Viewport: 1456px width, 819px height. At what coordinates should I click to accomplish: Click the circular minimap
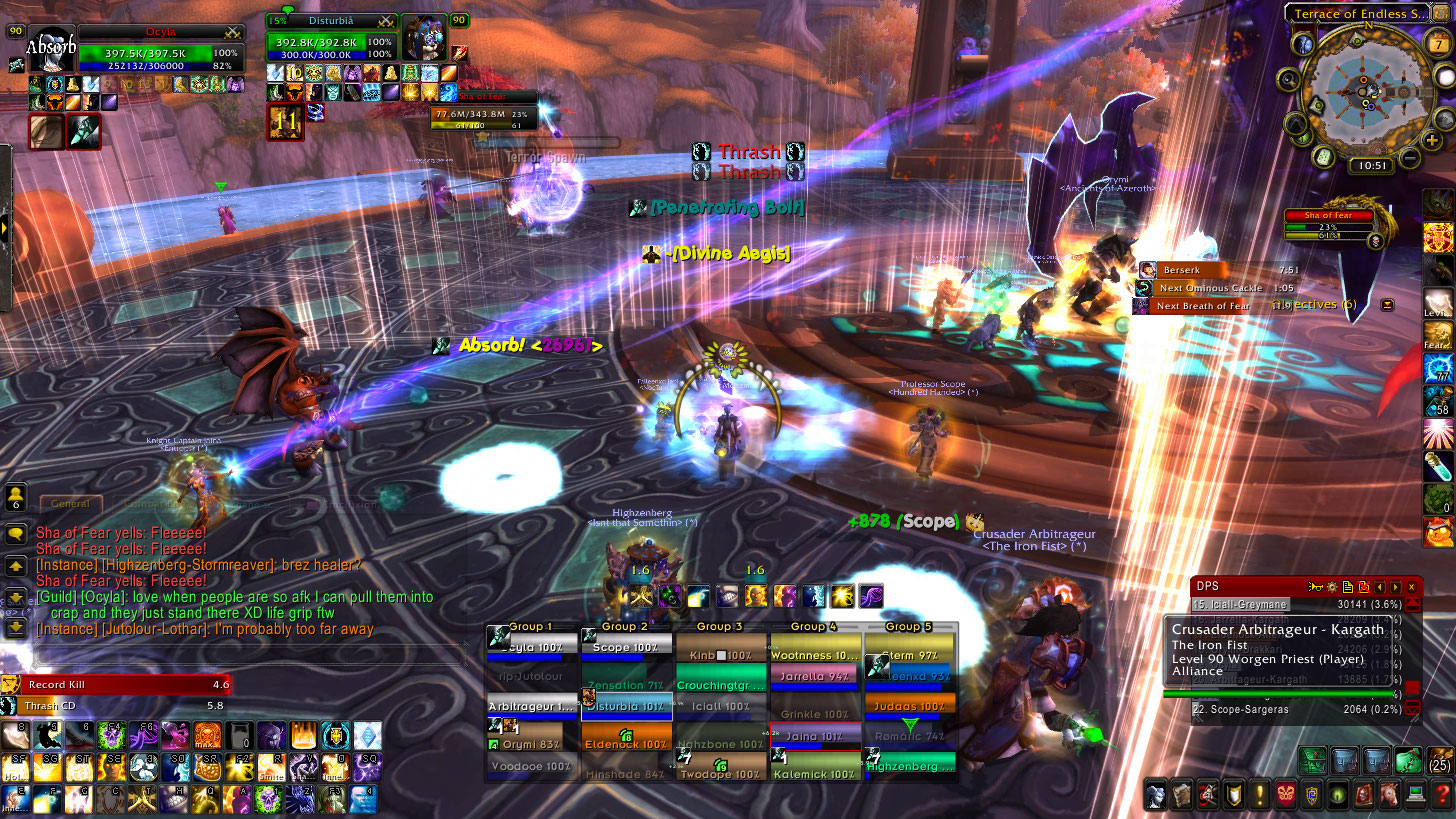coord(1370,90)
